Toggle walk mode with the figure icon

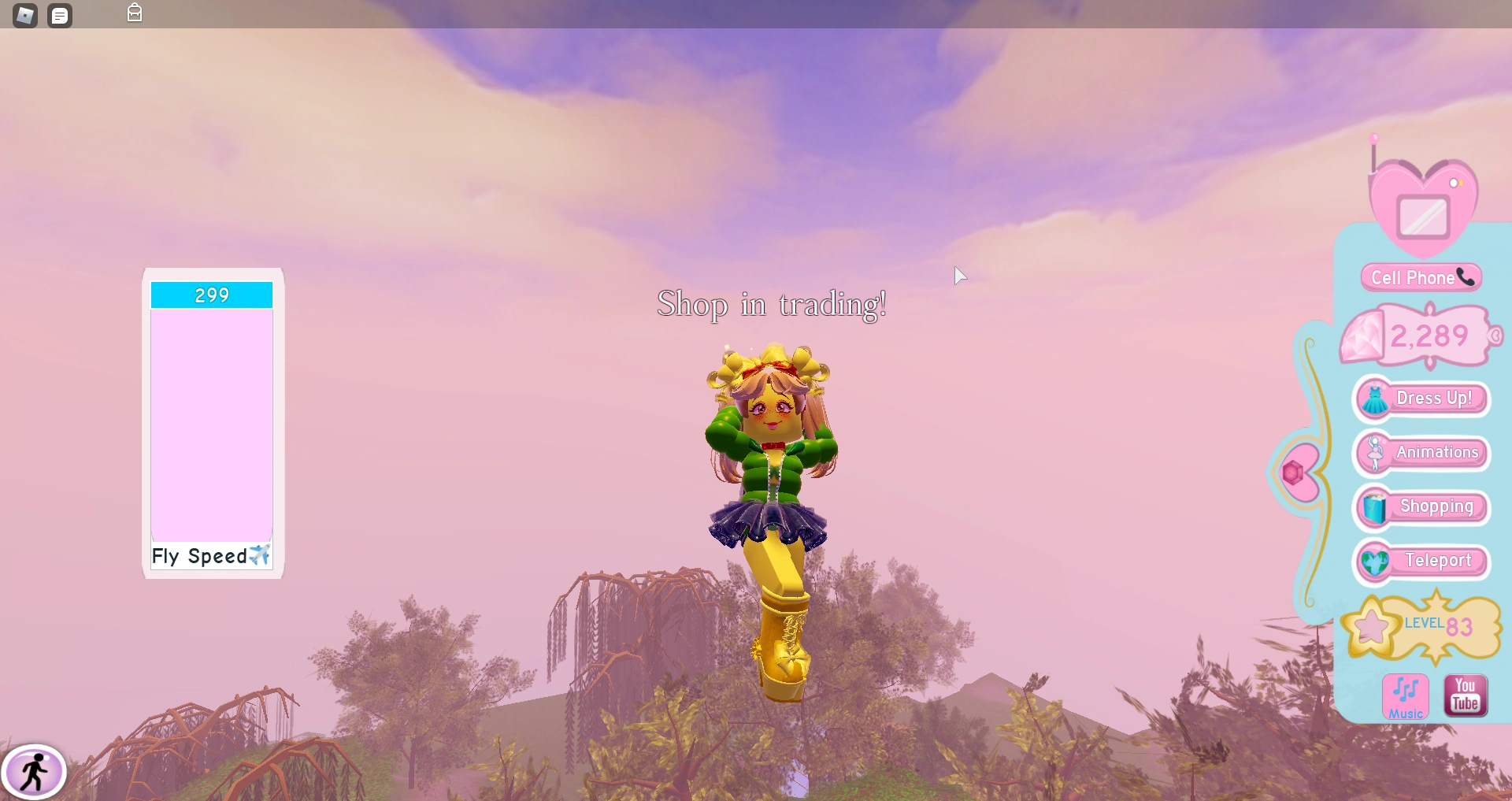[x=35, y=771]
